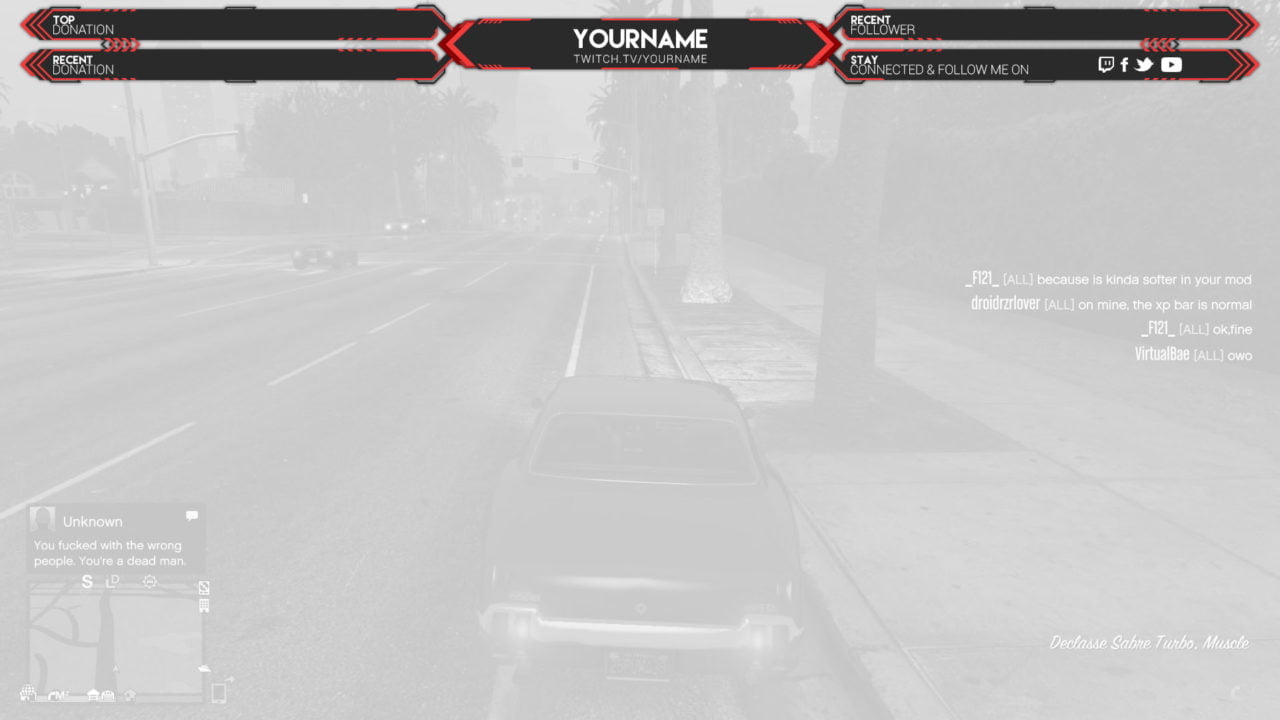The height and width of the screenshot is (720, 1280).
Task: Open the twitch.tv/yourname link
Action: pos(640,58)
